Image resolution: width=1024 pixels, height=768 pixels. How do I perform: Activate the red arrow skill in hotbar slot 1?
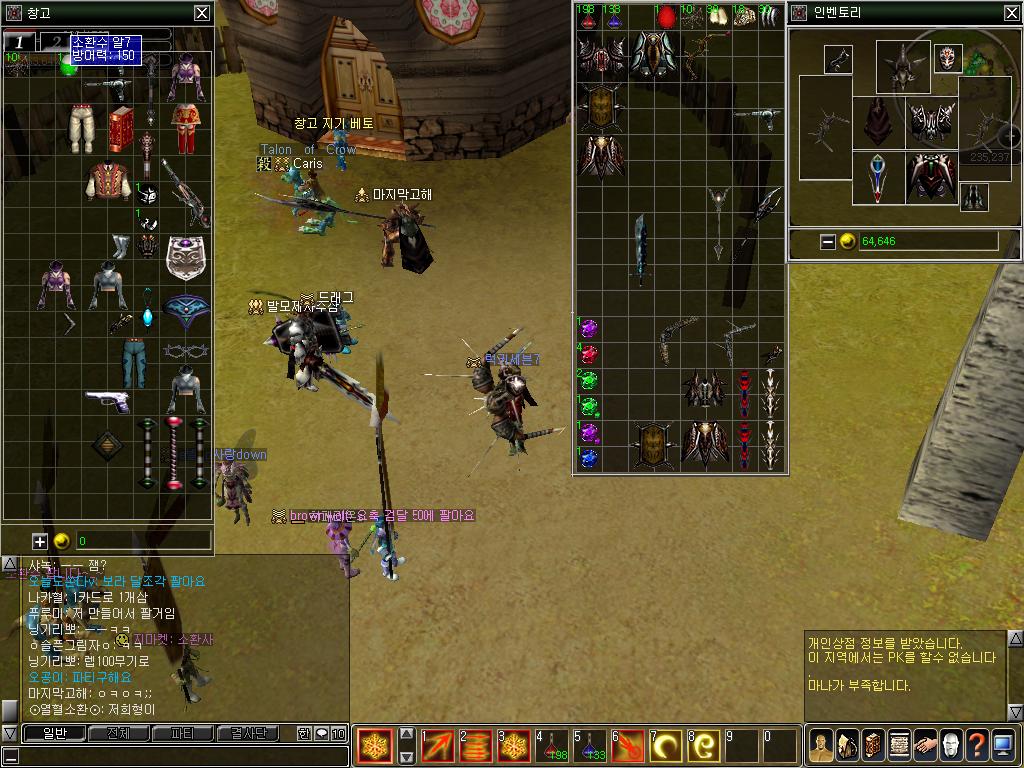coord(437,746)
